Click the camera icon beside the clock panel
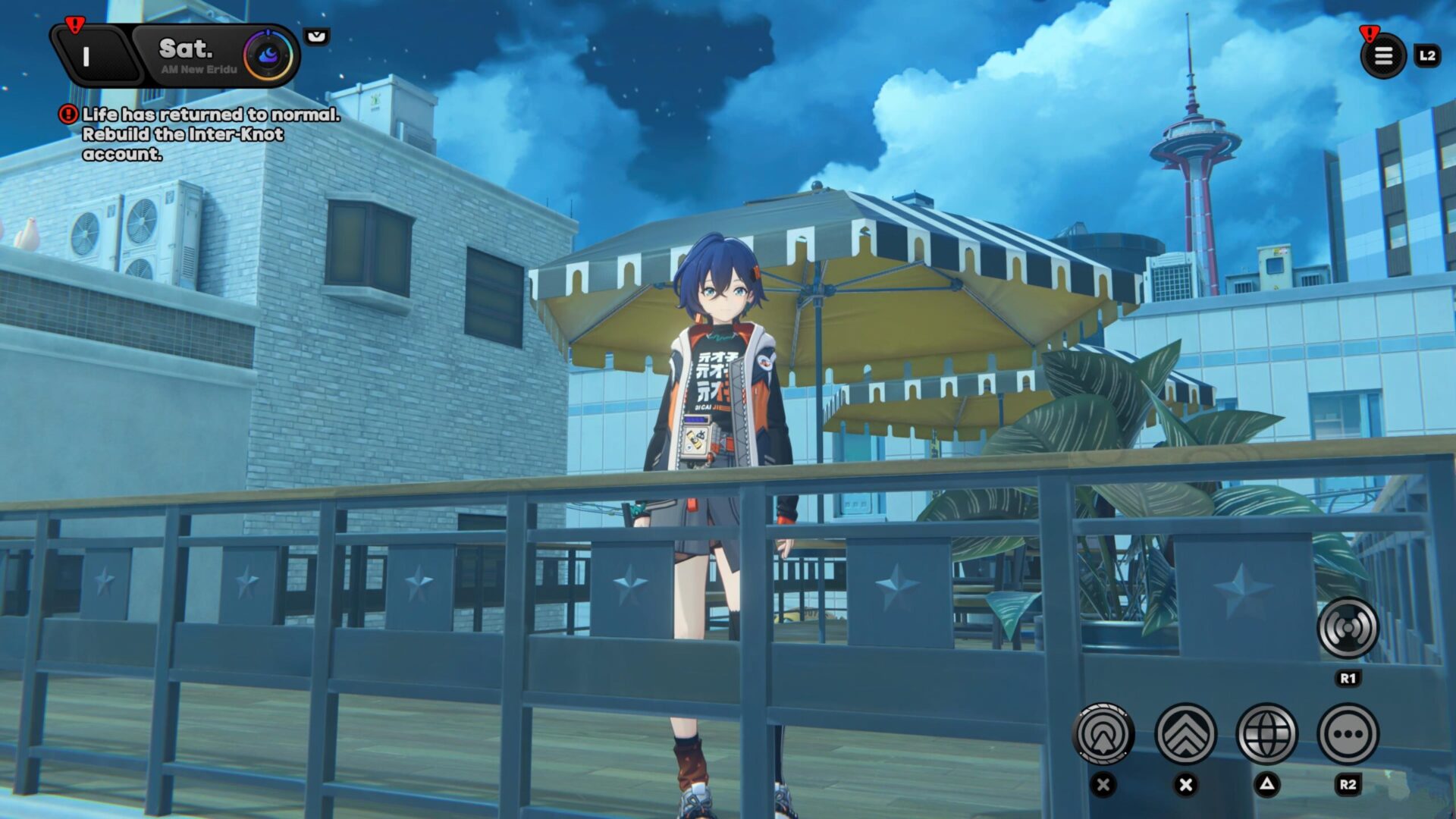Viewport: 1456px width, 819px height. coord(318,36)
